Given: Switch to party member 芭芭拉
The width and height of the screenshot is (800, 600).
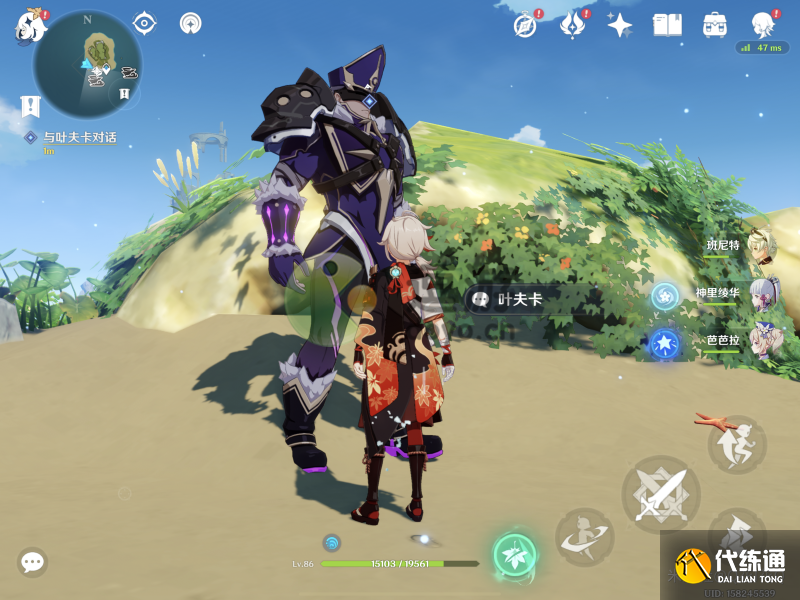Looking at the screenshot, I should pos(762,341).
